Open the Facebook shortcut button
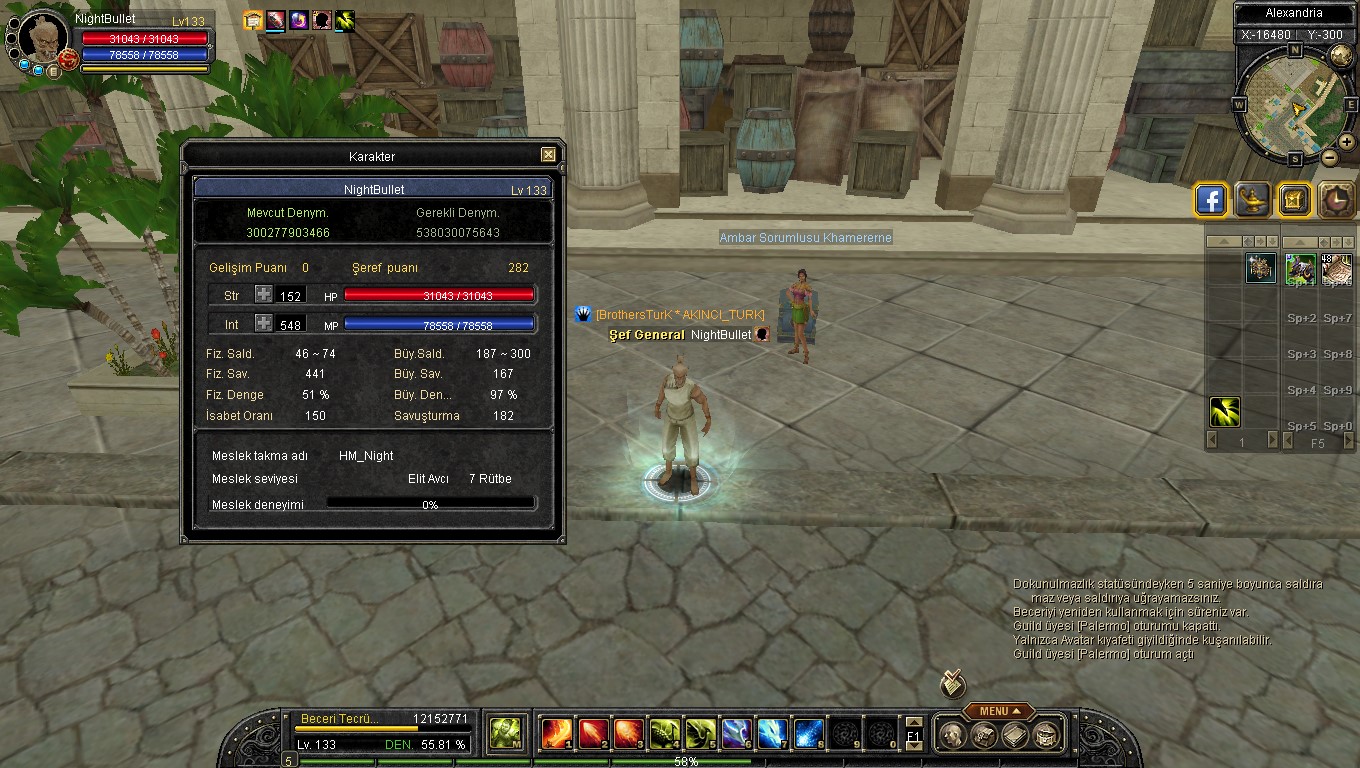The width and height of the screenshot is (1360, 768). click(x=1211, y=200)
